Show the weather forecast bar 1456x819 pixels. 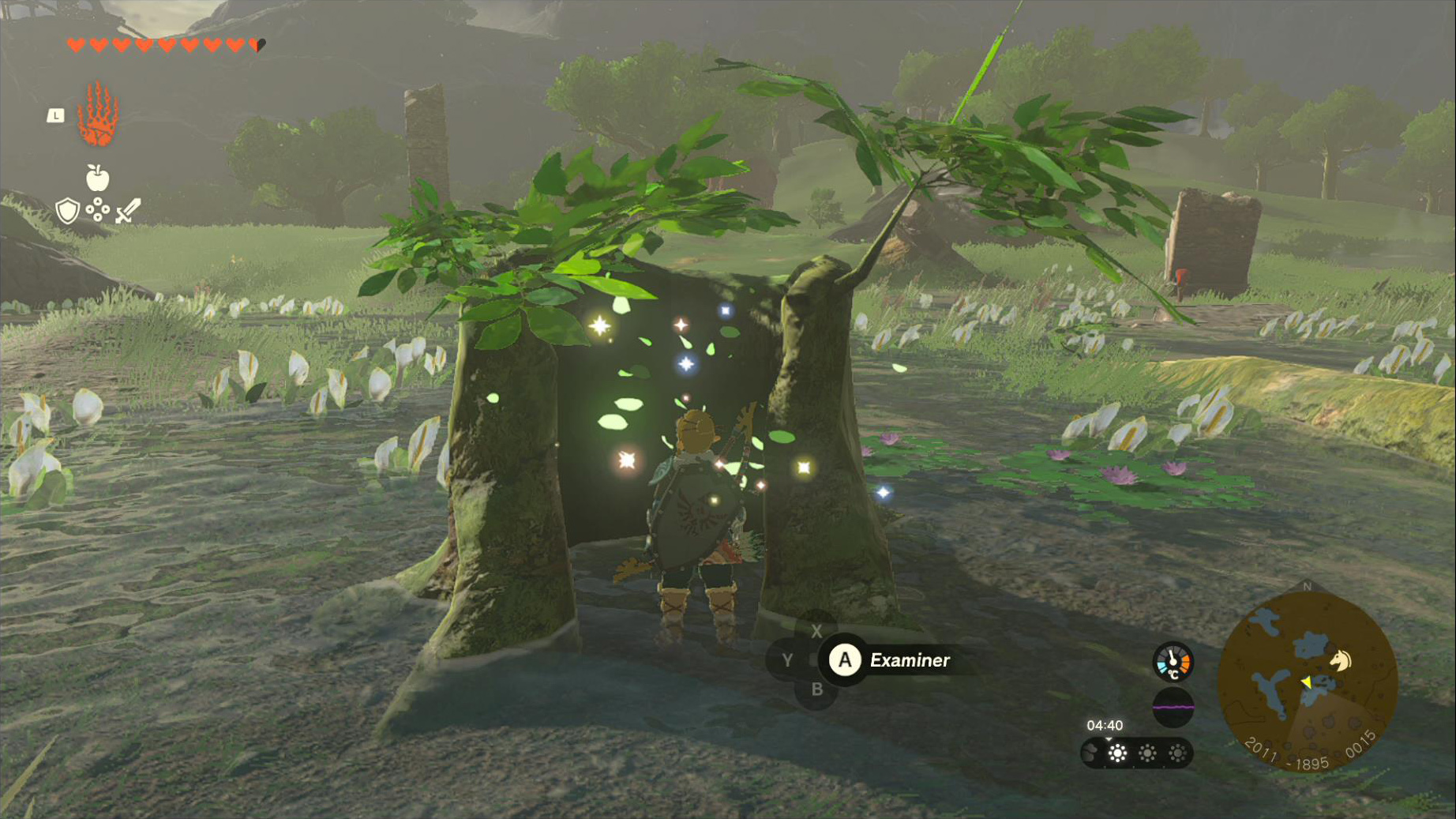tap(1136, 753)
